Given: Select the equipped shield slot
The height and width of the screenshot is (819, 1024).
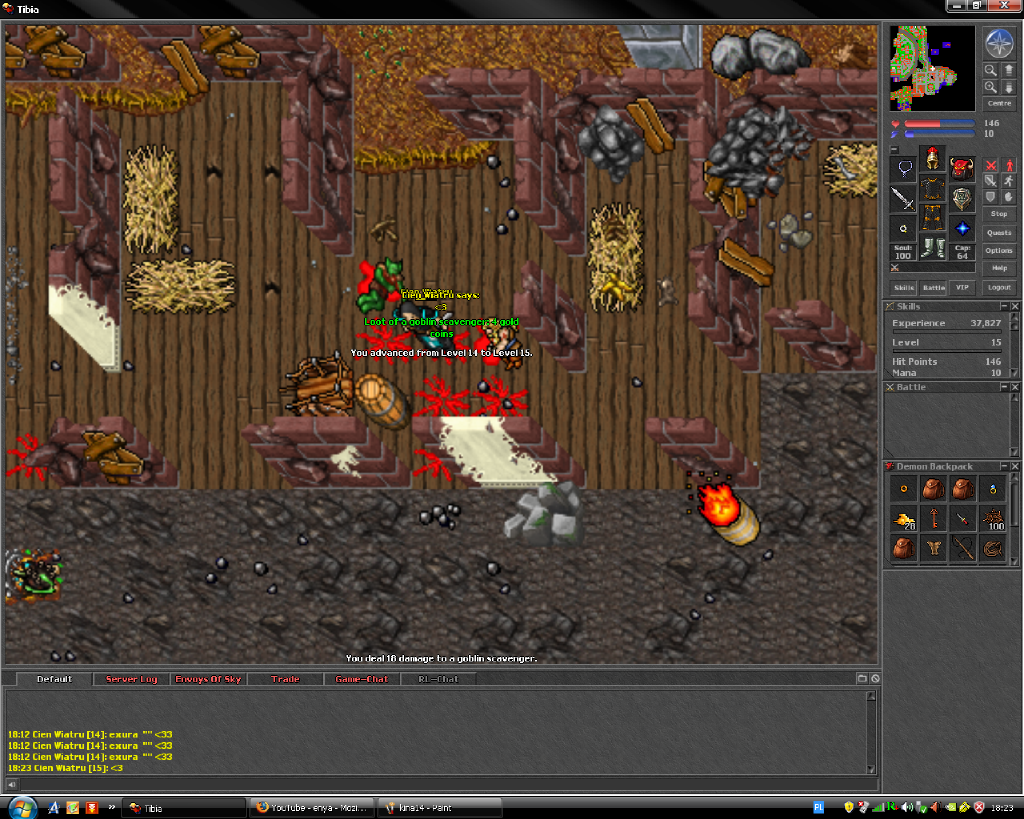Looking at the screenshot, I should coord(962,198).
